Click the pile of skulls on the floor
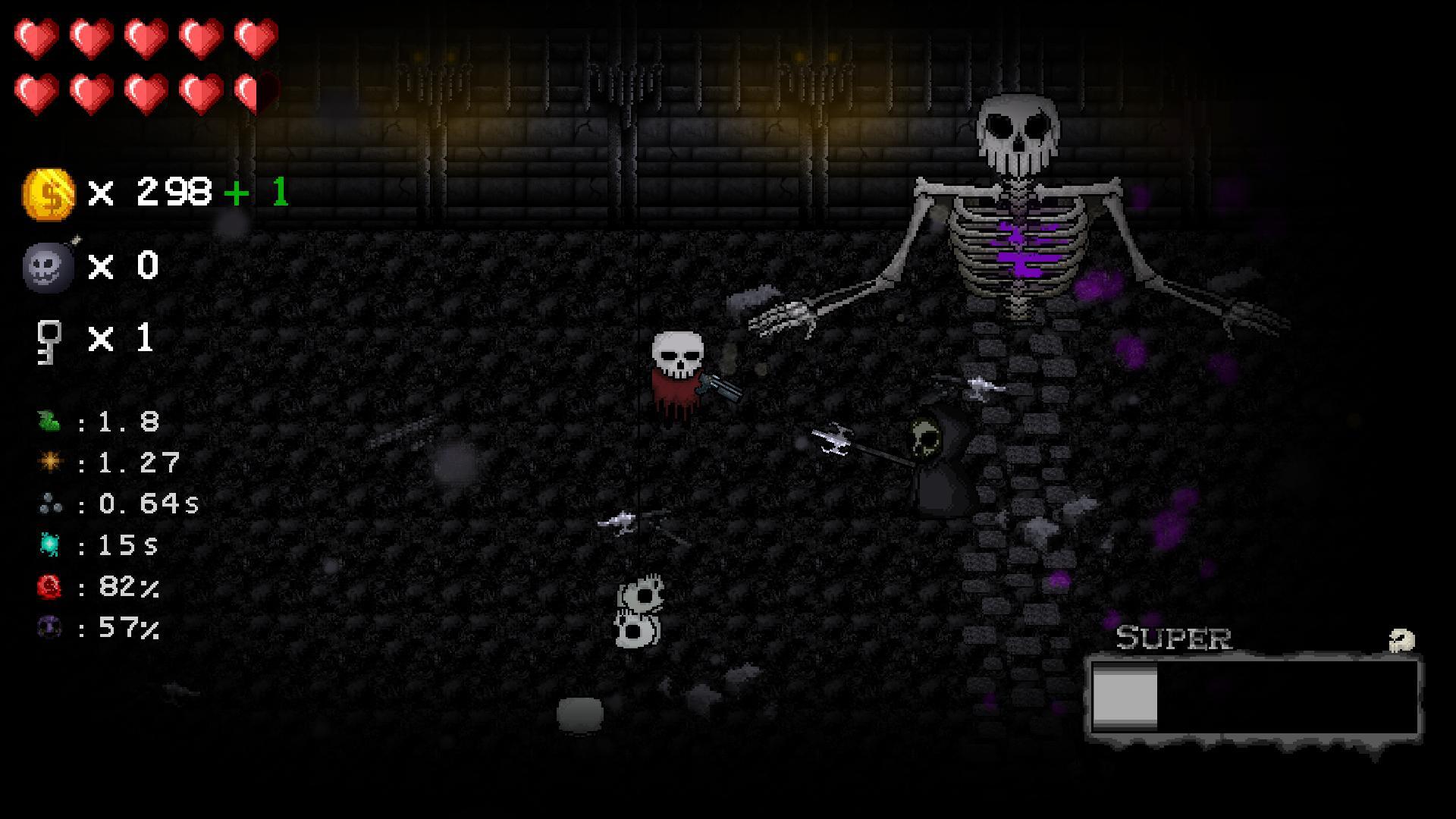The image size is (1456, 819). click(x=641, y=610)
